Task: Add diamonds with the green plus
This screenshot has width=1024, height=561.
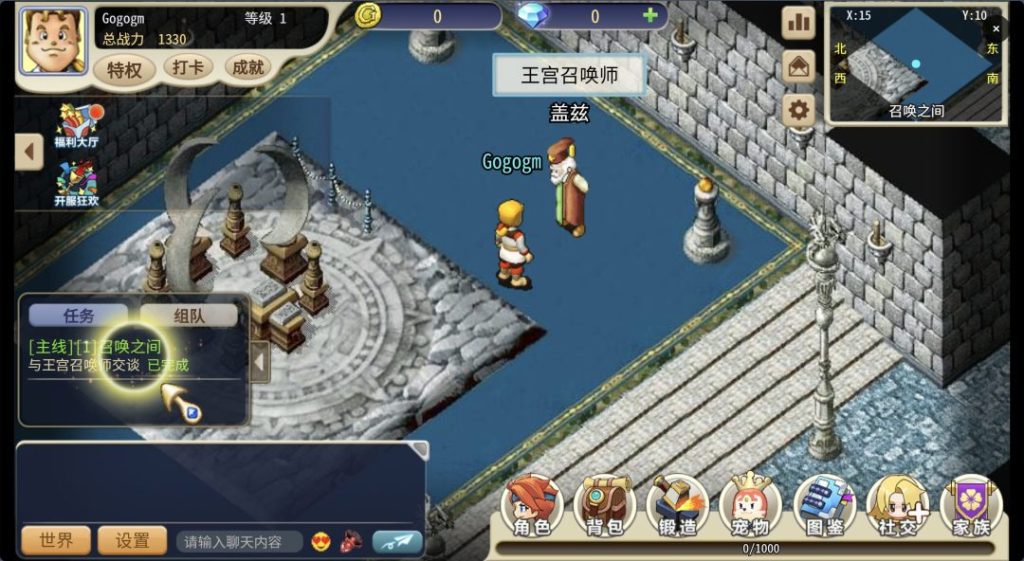Action: pyautogui.click(x=651, y=16)
